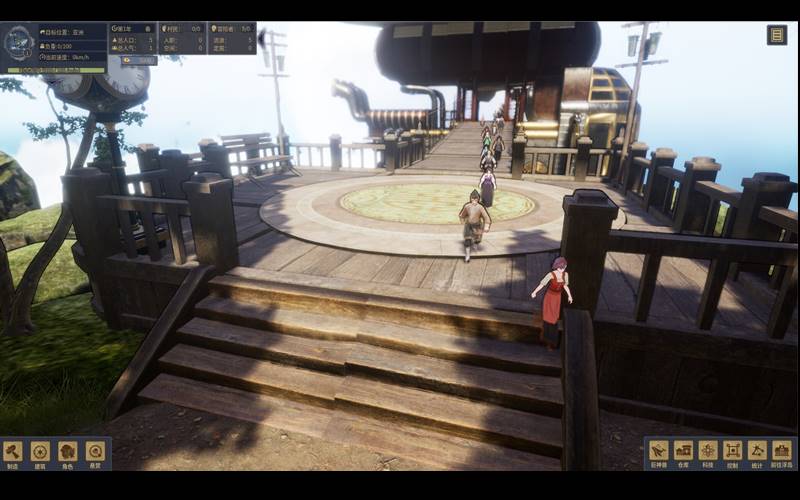This screenshot has height=500, width=800.
Task: Open the magnifier icon panel
Action: [95, 452]
